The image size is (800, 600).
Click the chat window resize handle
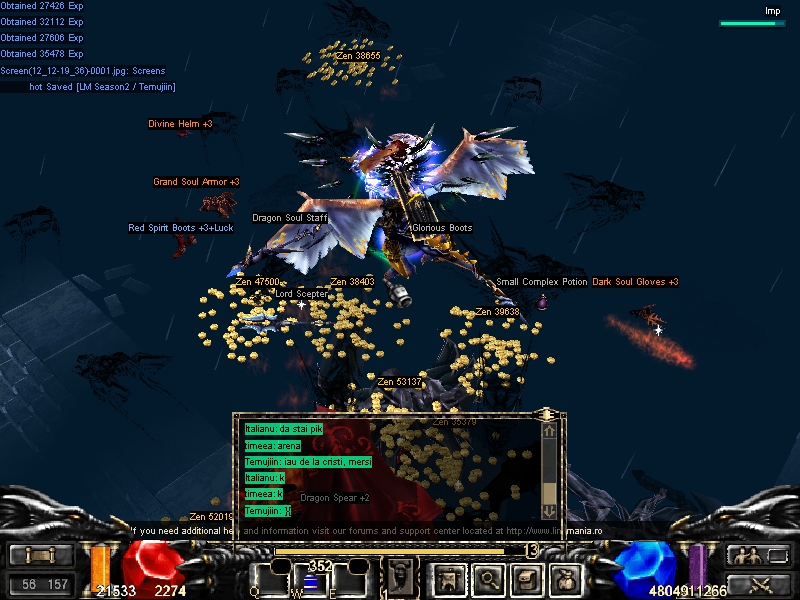[547, 413]
